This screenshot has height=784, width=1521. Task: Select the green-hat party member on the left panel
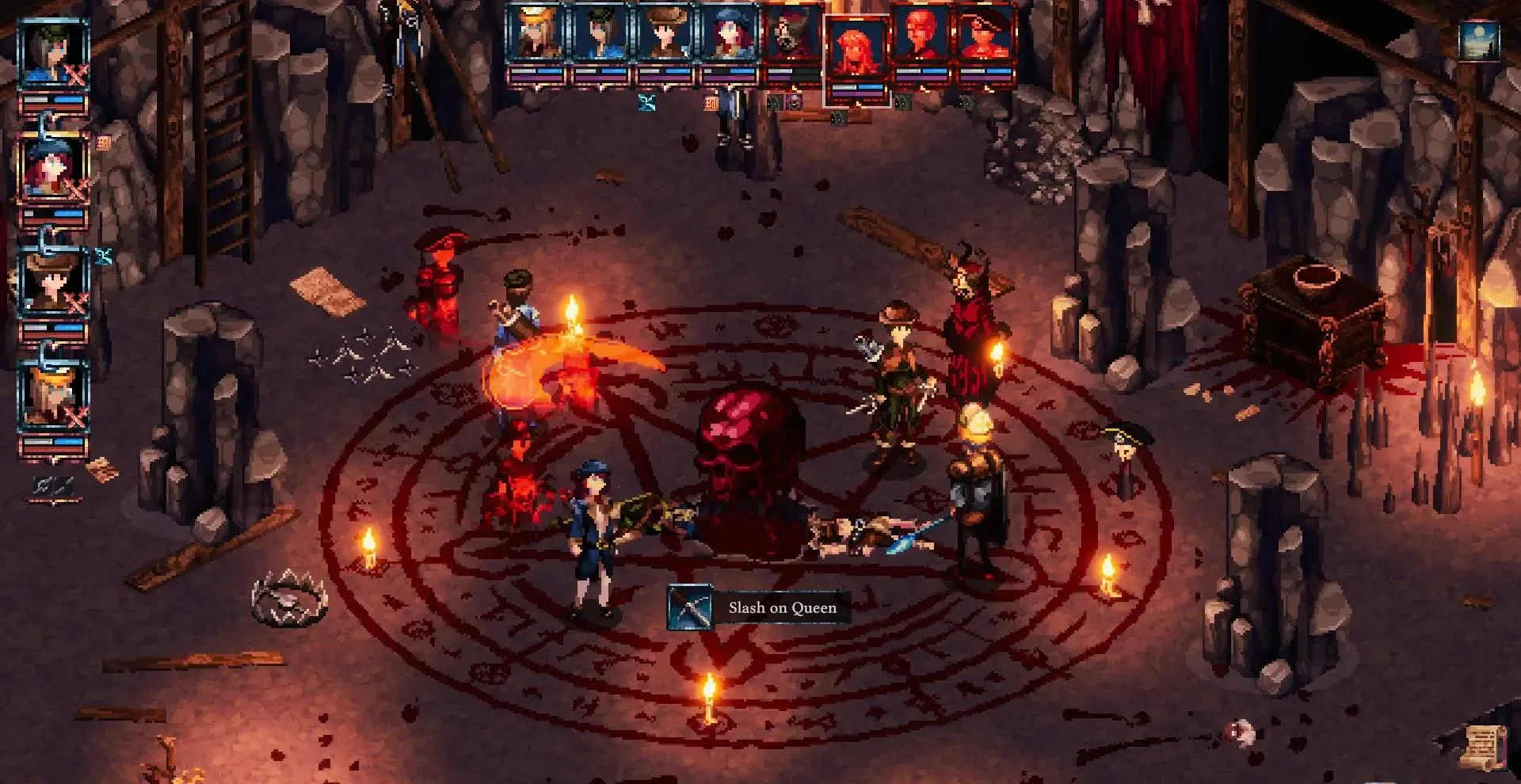point(53,53)
